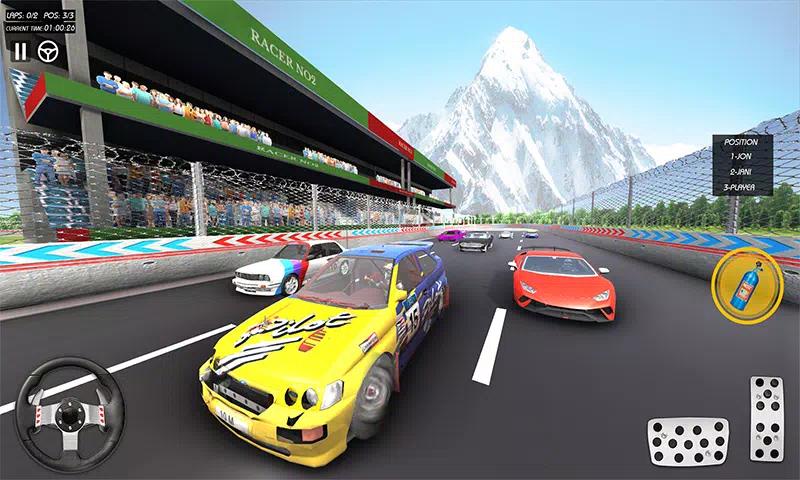The image size is (800, 480).
Task: Step on the tall accelerator pedal
Action: click(x=767, y=418)
